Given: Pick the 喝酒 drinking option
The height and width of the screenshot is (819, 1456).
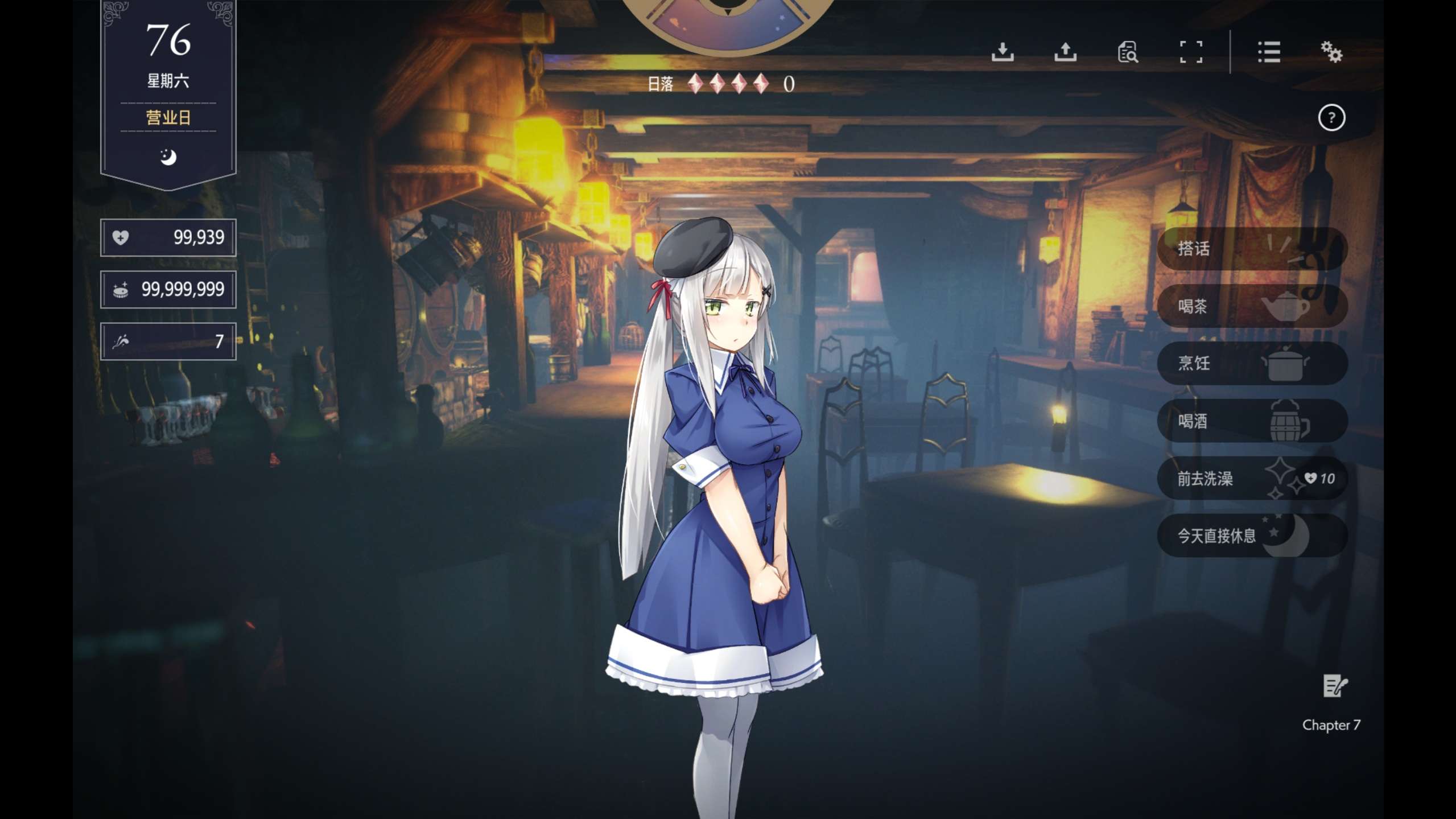Looking at the screenshot, I should click(x=1251, y=421).
